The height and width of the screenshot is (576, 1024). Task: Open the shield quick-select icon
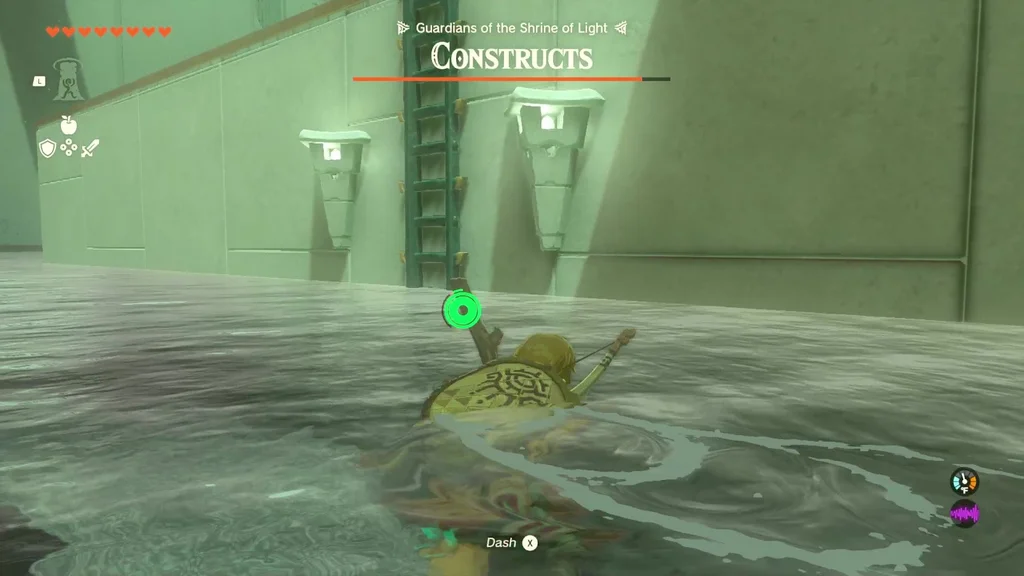47,148
